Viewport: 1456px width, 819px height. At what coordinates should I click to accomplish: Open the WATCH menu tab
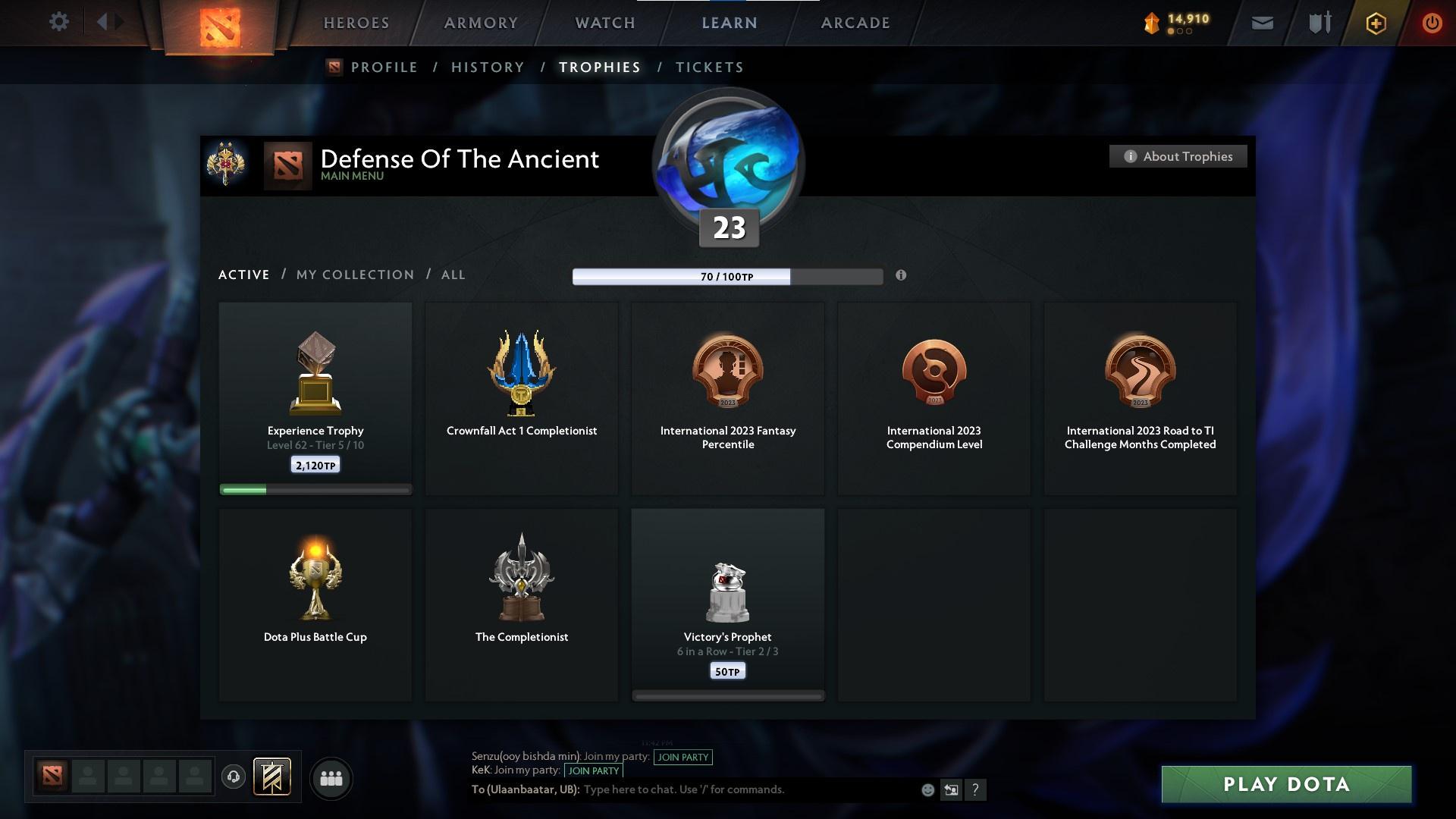[603, 23]
